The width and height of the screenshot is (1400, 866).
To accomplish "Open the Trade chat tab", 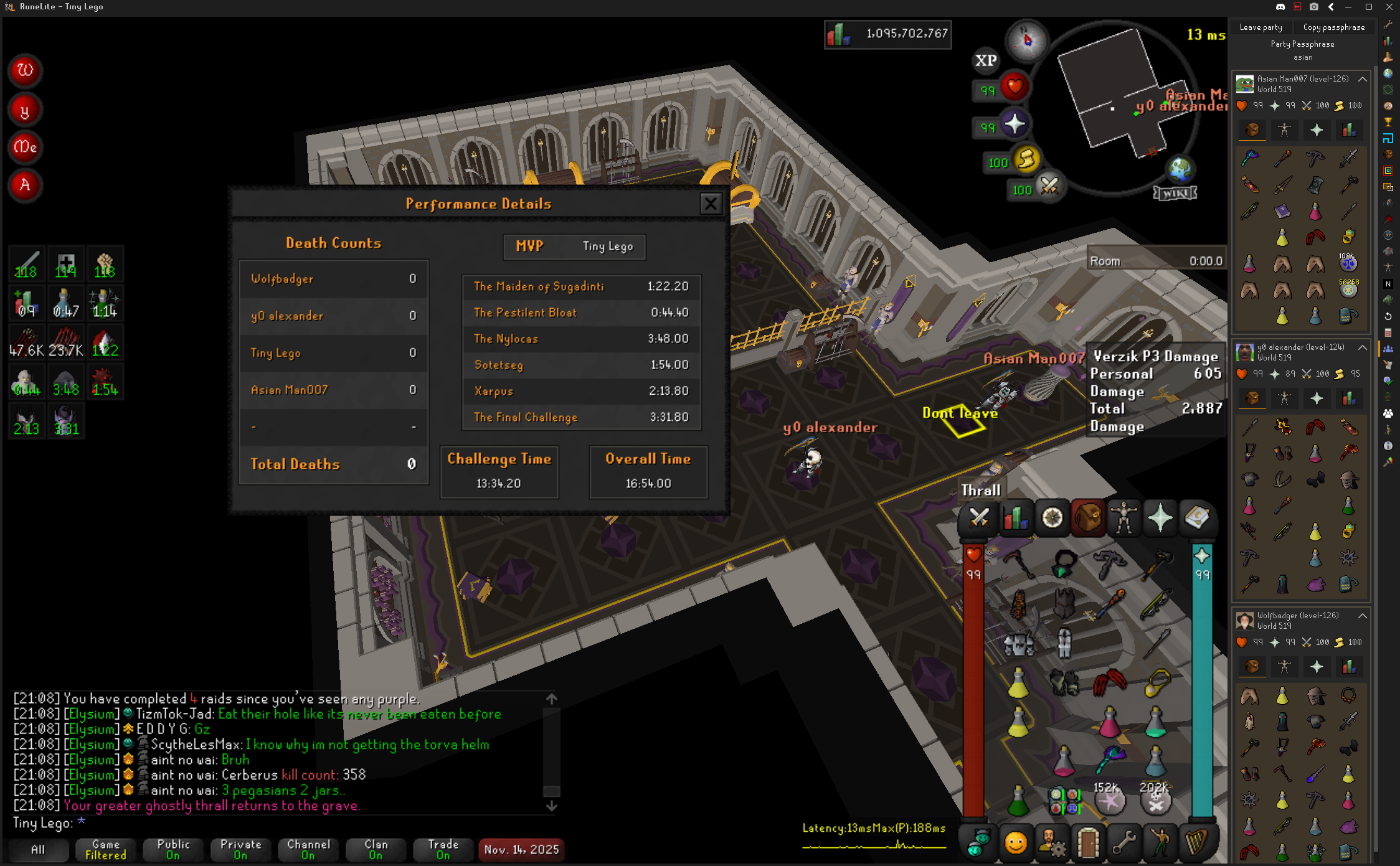I will click(443, 849).
